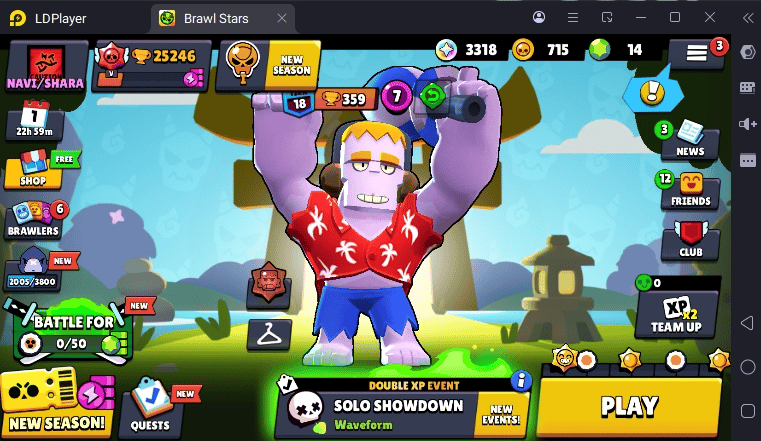The height and width of the screenshot is (441, 761).
Task: Open the Club page
Action: click(x=690, y=241)
